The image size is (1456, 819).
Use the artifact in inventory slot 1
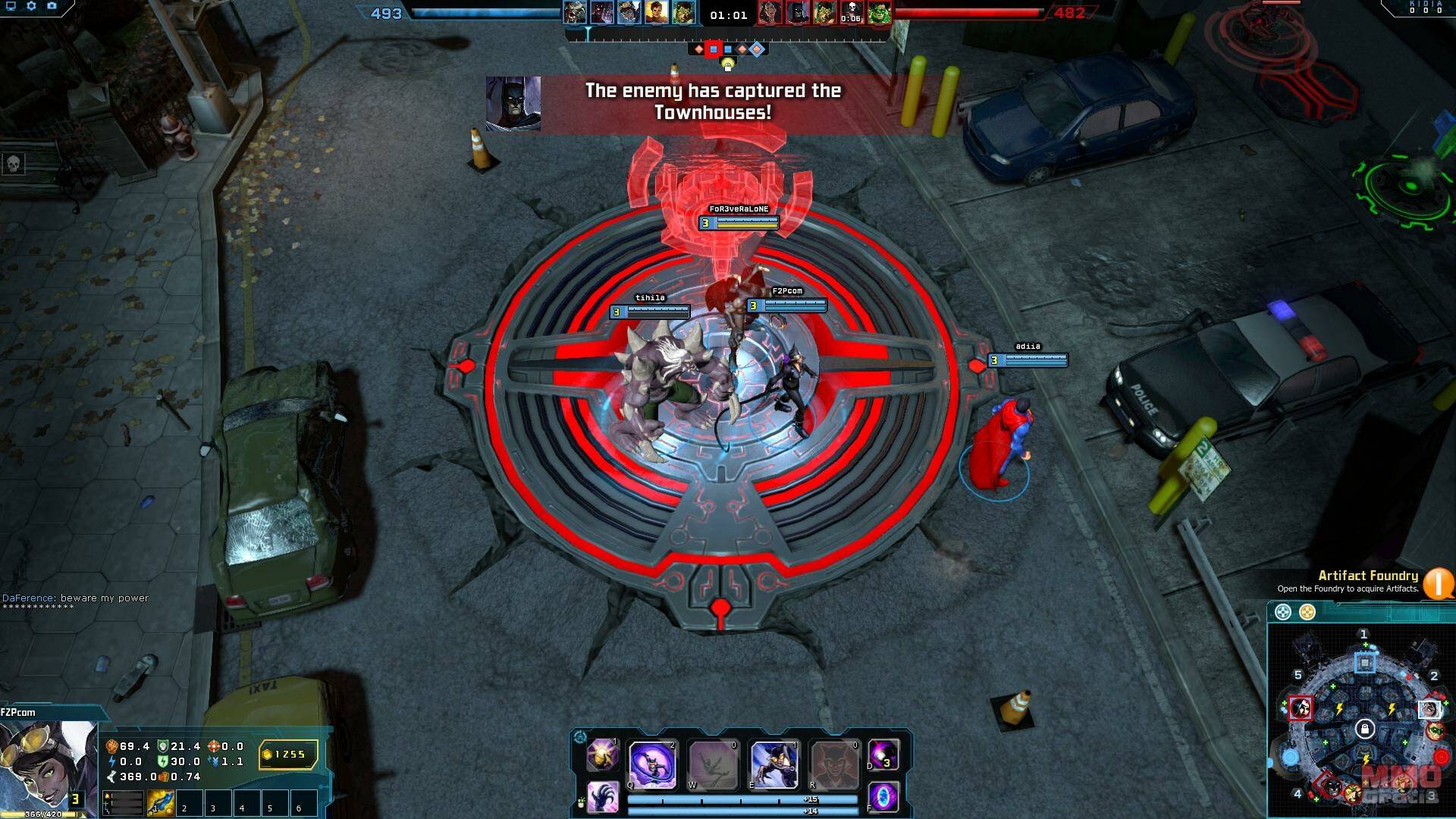pyautogui.click(x=161, y=803)
